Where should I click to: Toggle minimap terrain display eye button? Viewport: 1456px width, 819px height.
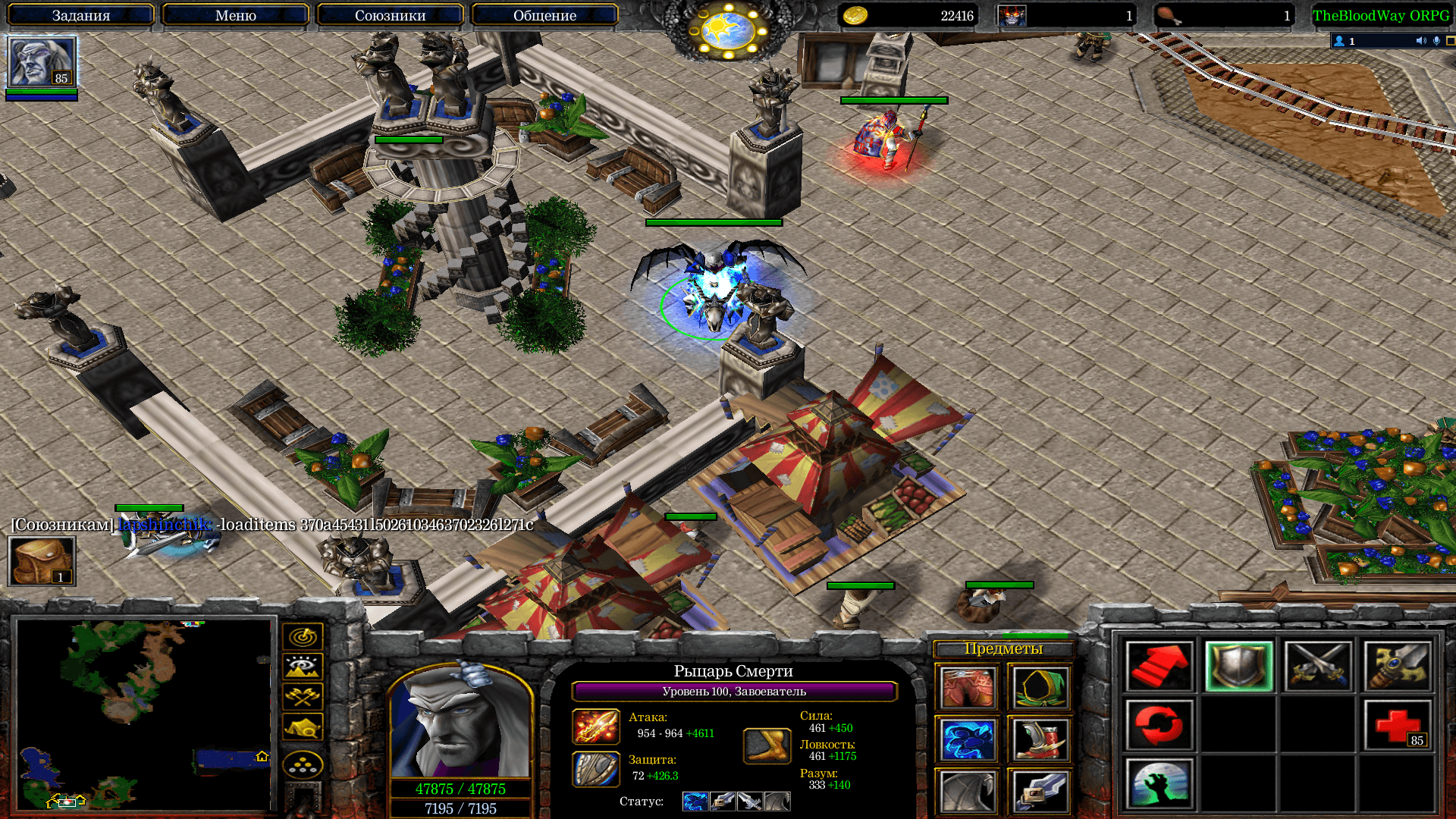tap(303, 667)
